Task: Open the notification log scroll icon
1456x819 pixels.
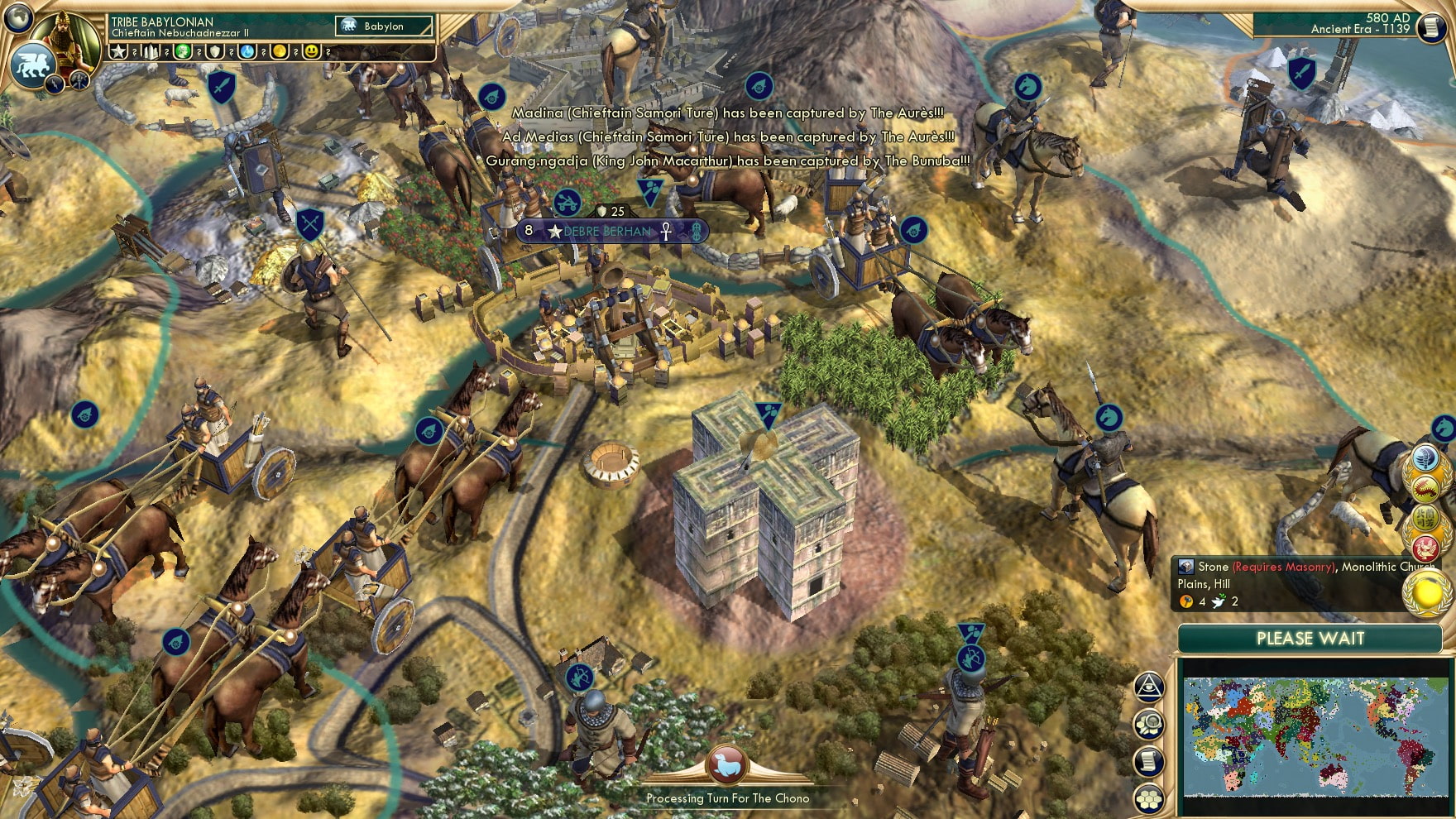Action: click(x=1148, y=763)
